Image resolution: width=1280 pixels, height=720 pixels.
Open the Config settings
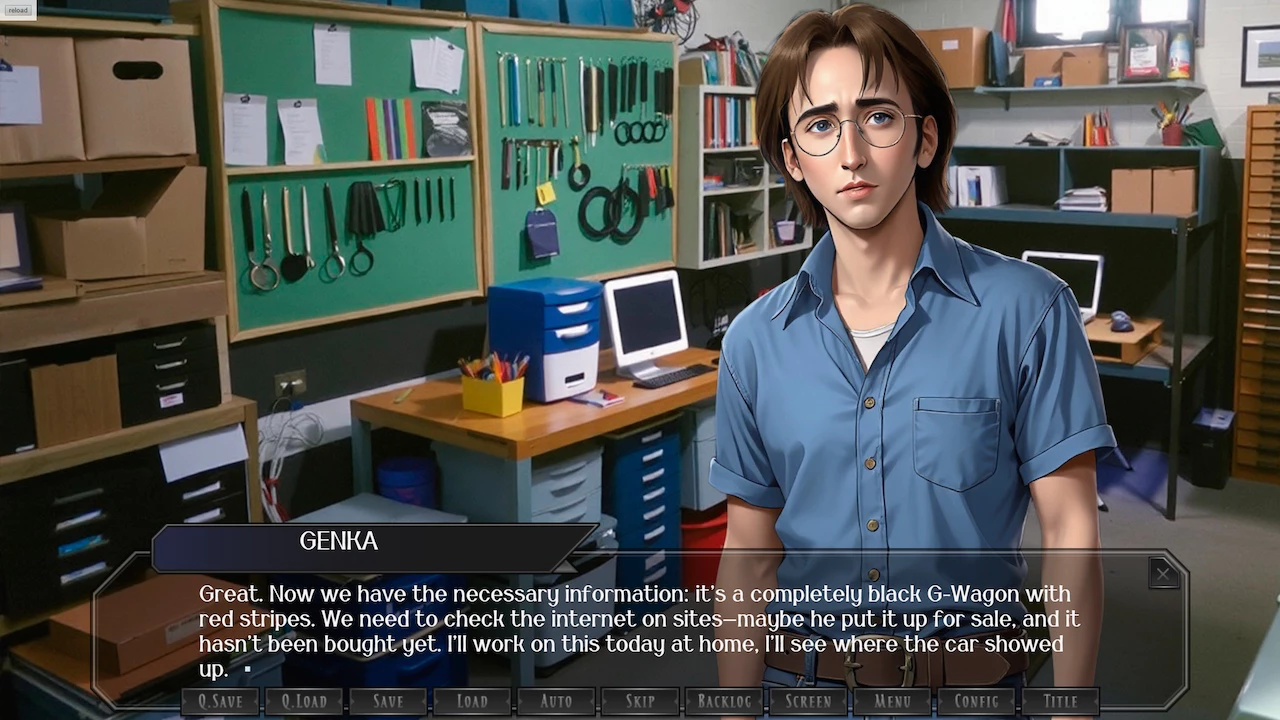point(976,701)
